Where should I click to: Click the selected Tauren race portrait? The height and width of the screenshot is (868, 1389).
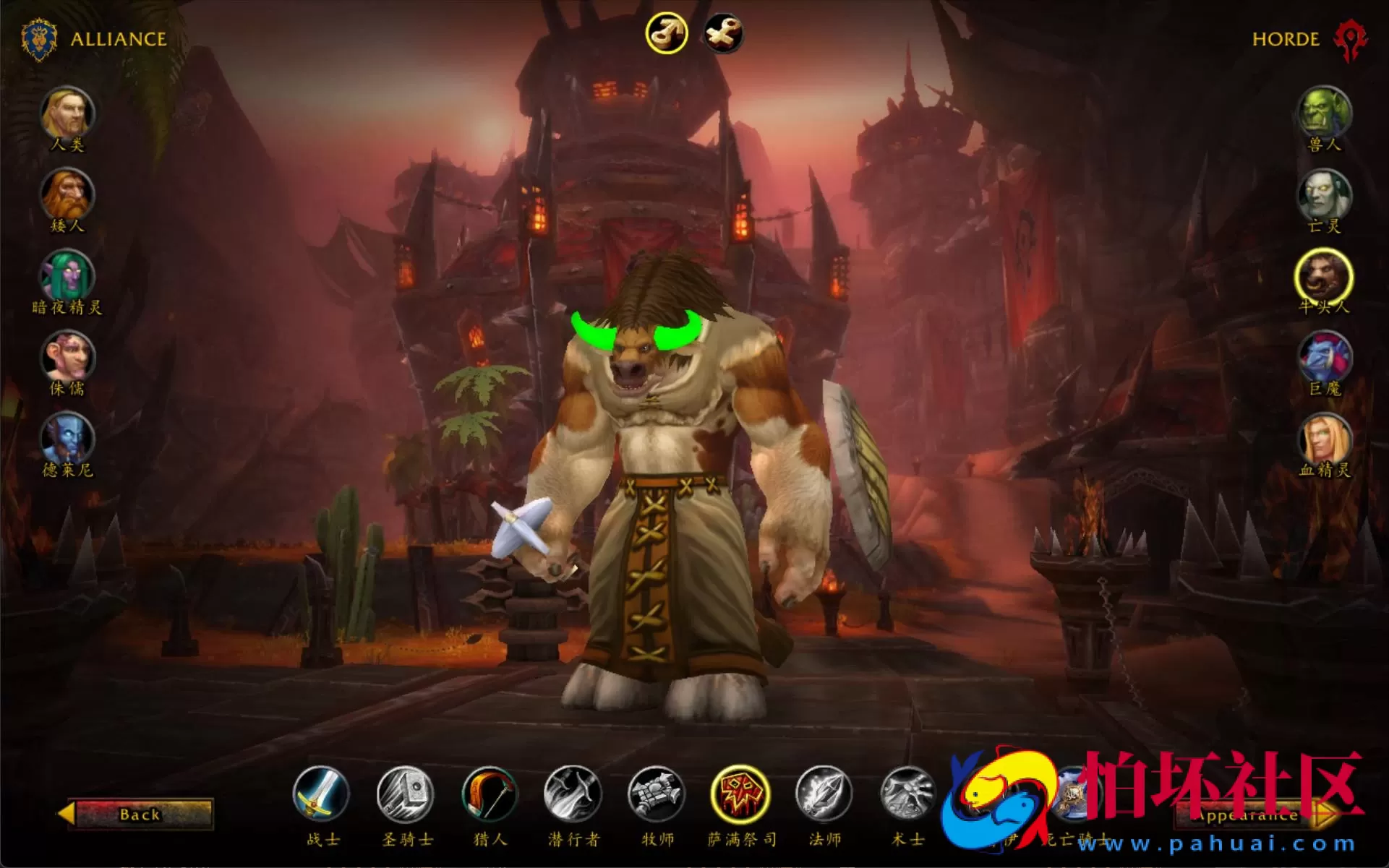coord(1324,275)
